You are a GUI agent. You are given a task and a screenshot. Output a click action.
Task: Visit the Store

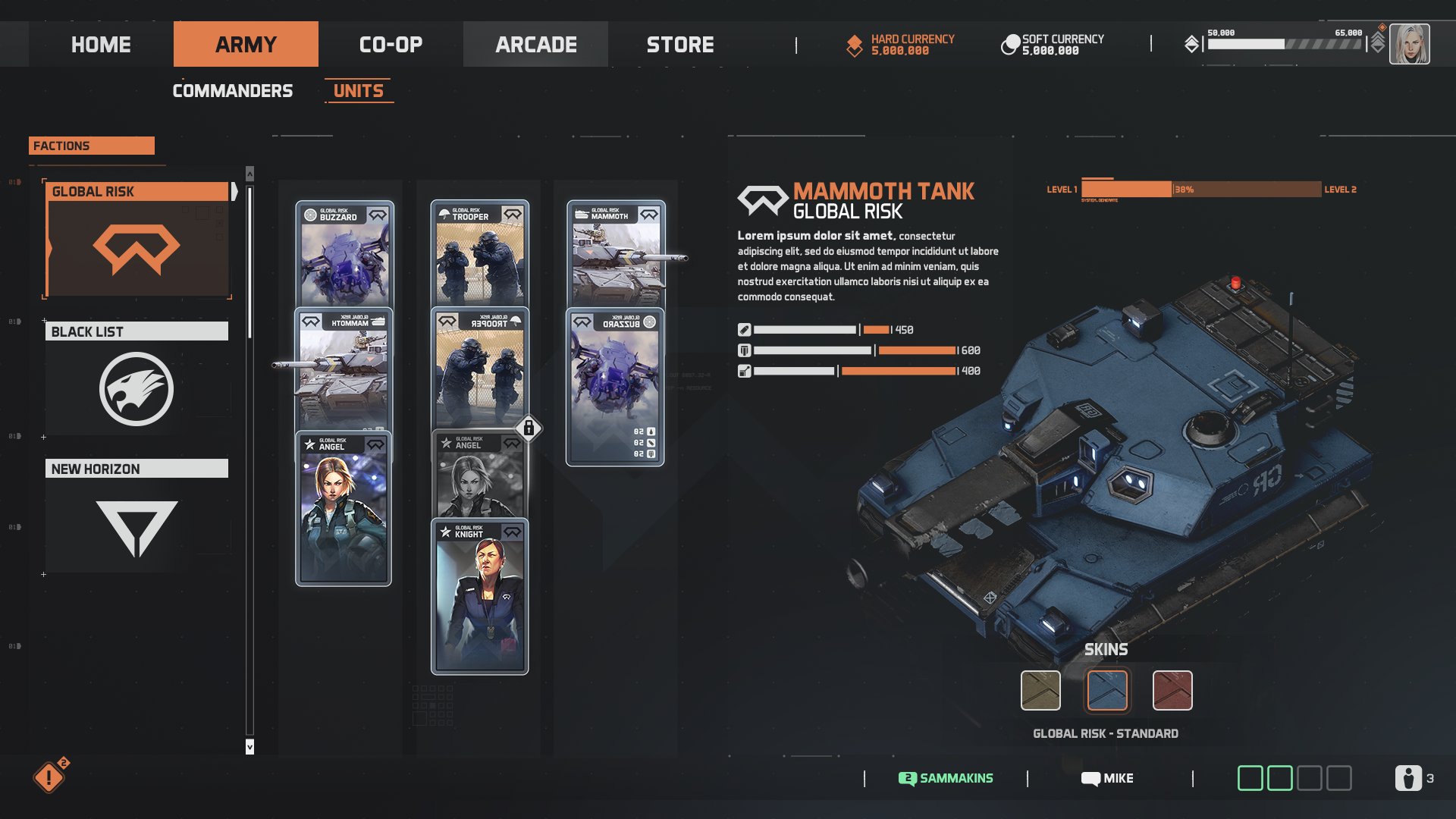680,45
